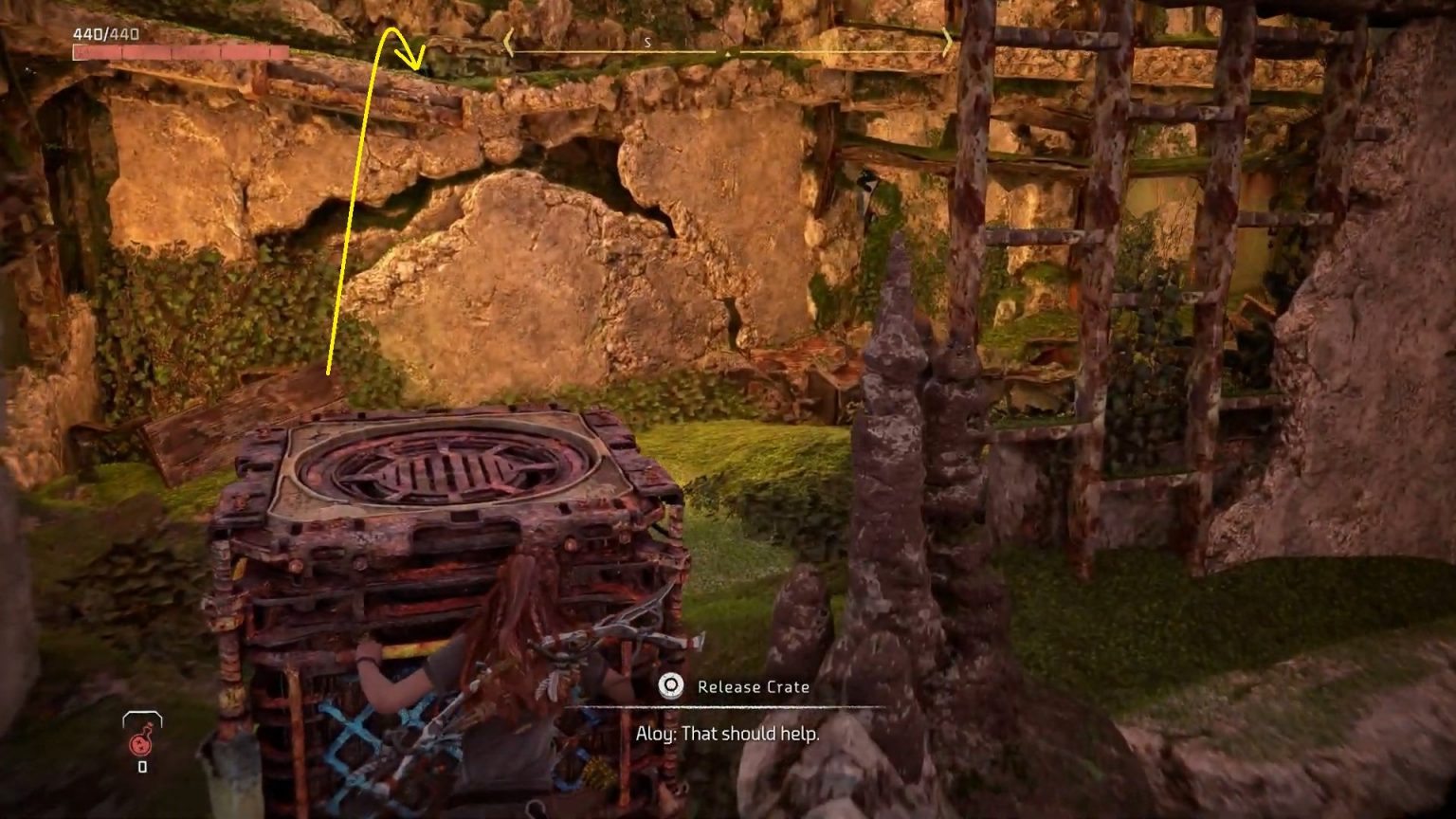The width and height of the screenshot is (1456, 819).
Task: Toggle the crate release interaction prompt
Action: click(672, 686)
